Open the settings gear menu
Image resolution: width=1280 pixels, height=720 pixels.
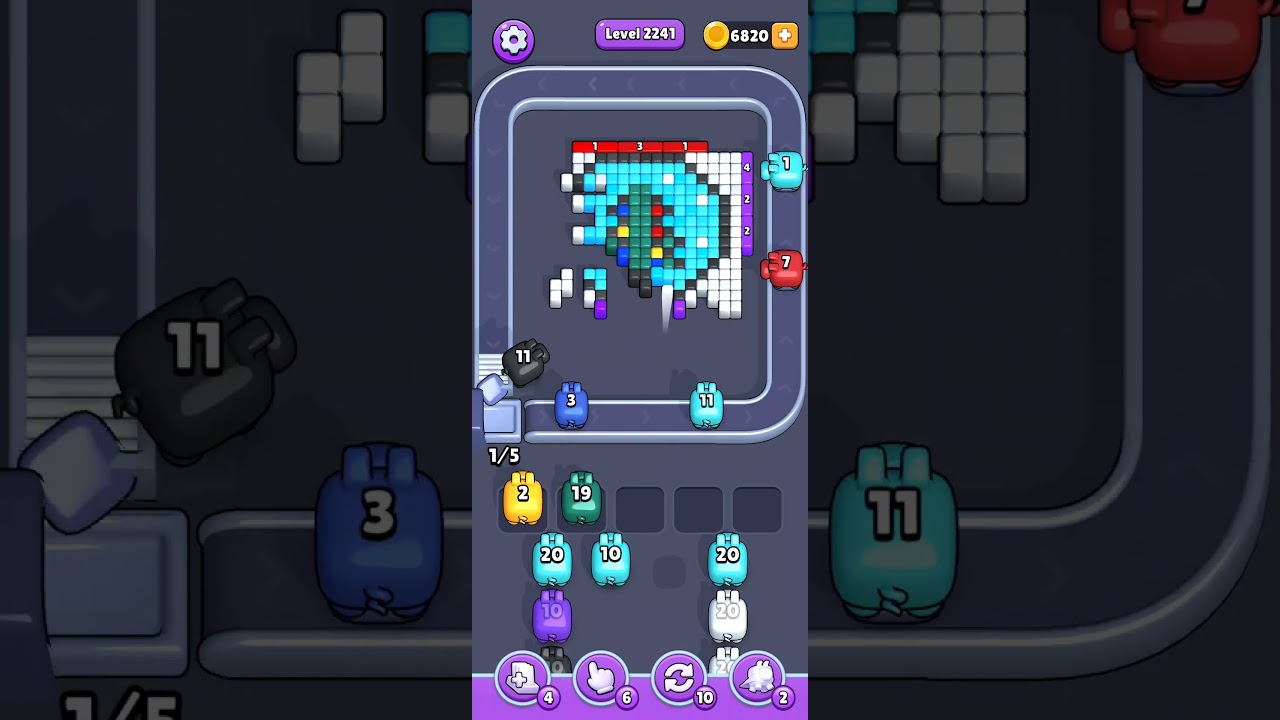pos(514,38)
